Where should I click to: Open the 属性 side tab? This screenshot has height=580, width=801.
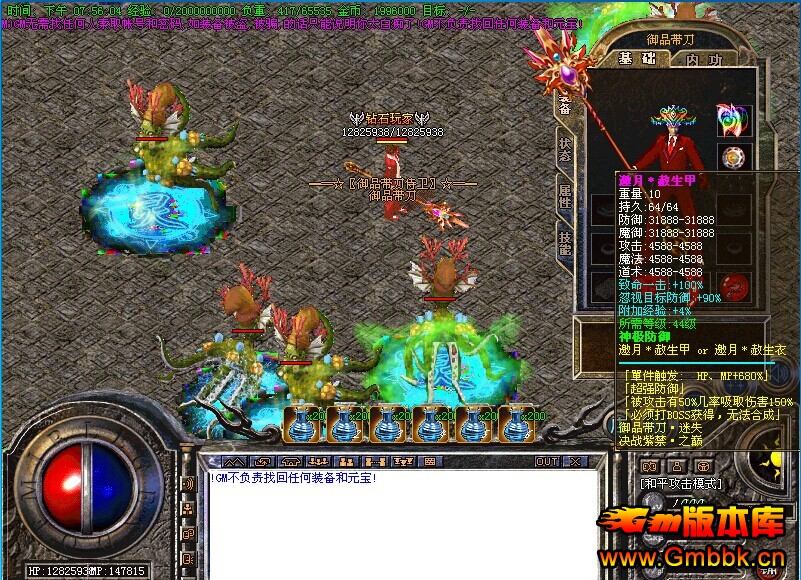coord(565,196)
